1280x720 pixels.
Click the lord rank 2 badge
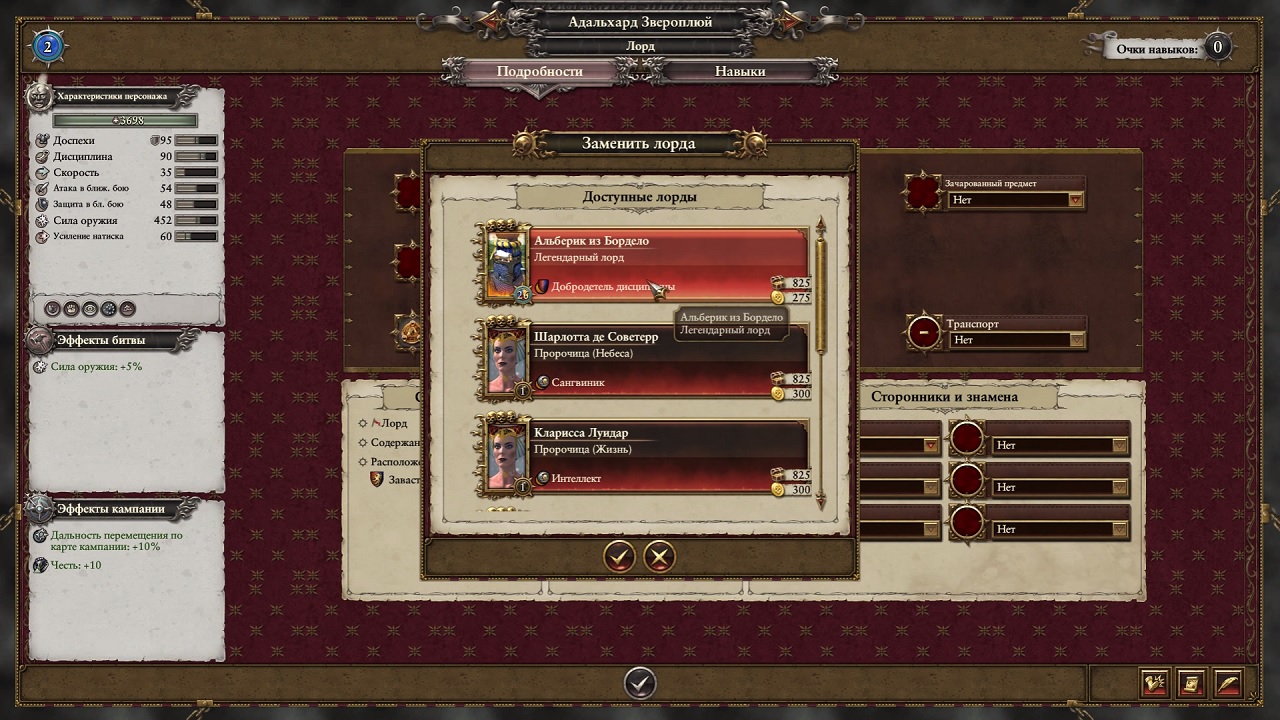click(x=47, y=46)
